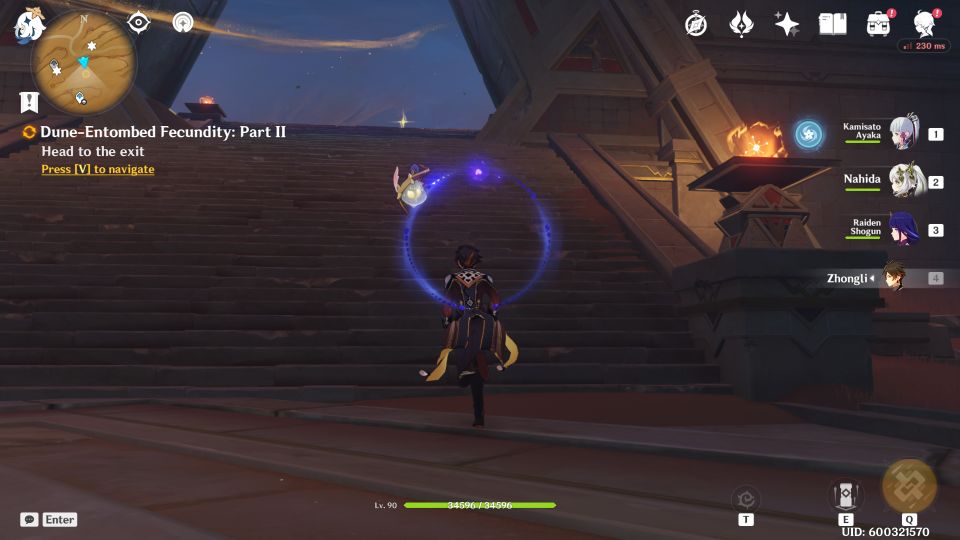
Task: Select Zhongli in party list
Action: 892,278
